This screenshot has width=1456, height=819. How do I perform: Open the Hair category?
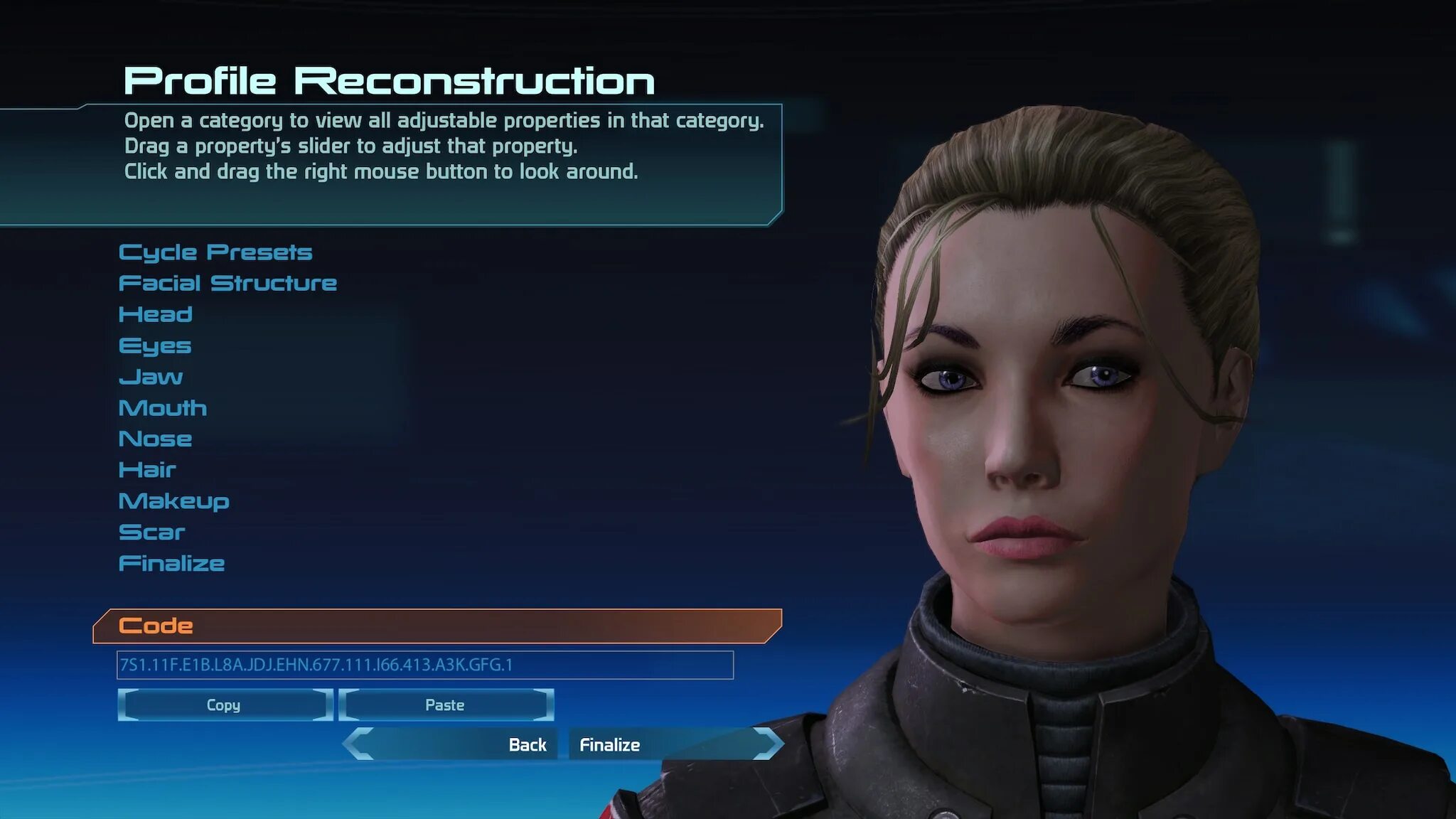(x=147, y=470)
